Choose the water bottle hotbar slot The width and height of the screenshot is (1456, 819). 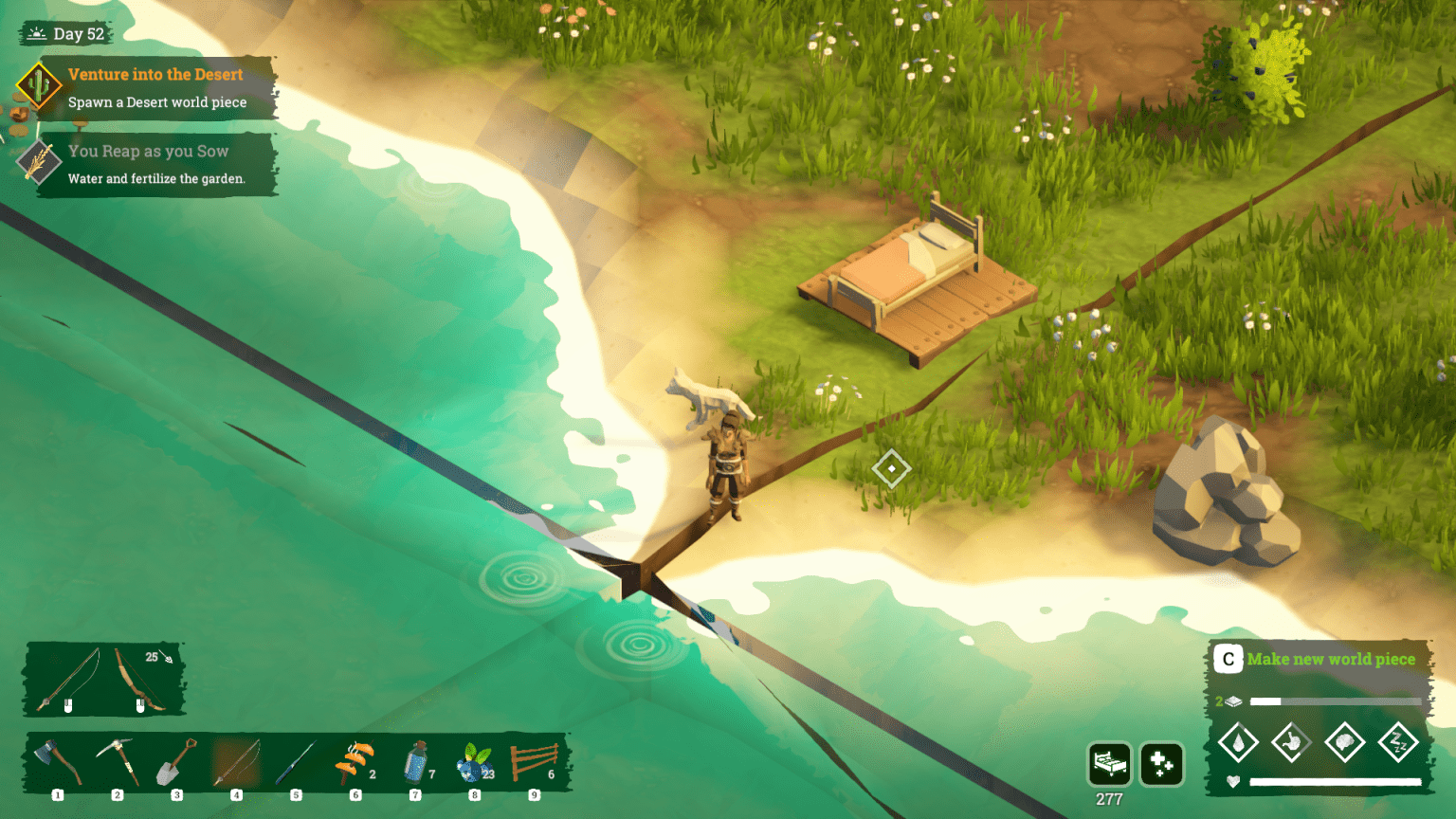[x=415, y=762]
